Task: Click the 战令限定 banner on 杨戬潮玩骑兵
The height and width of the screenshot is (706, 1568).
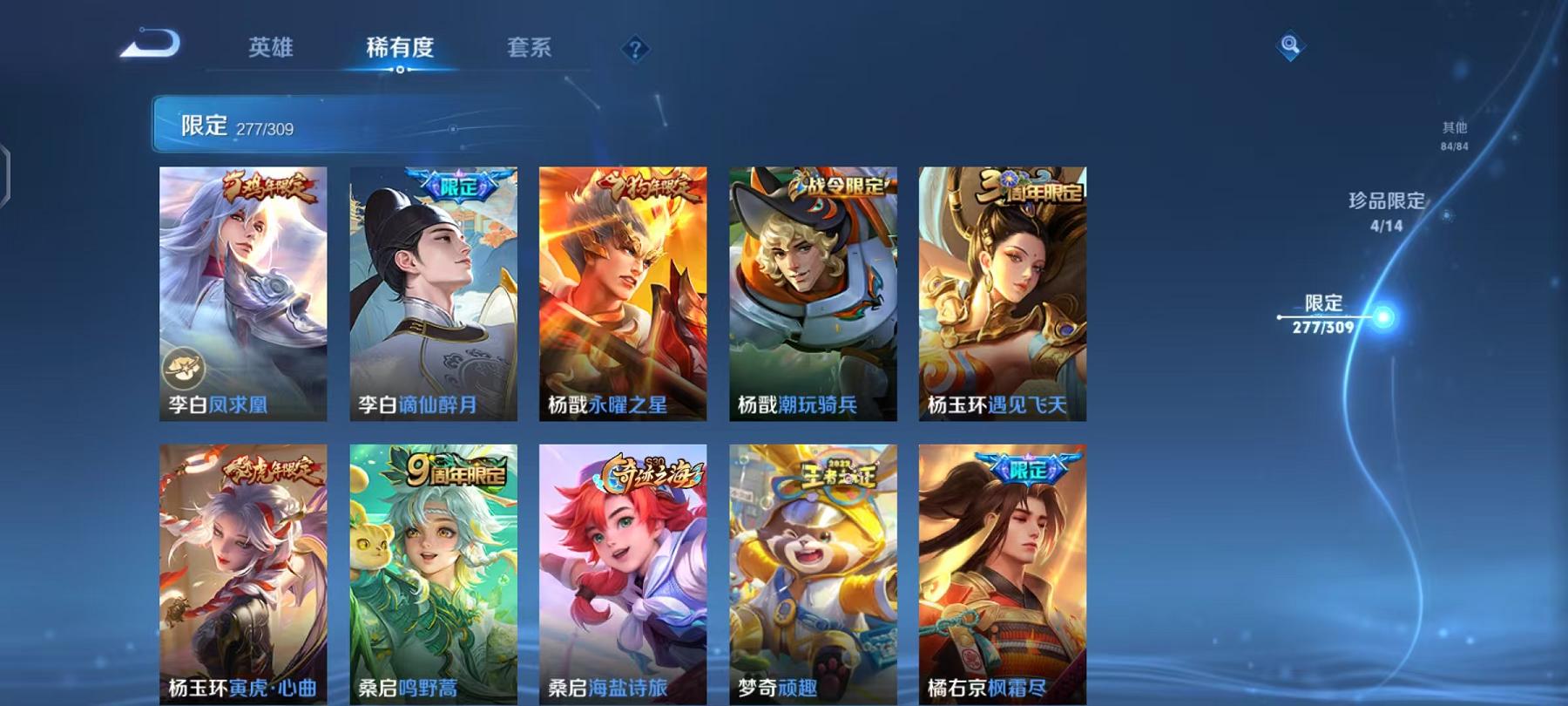Action: [x=838, y=184]
